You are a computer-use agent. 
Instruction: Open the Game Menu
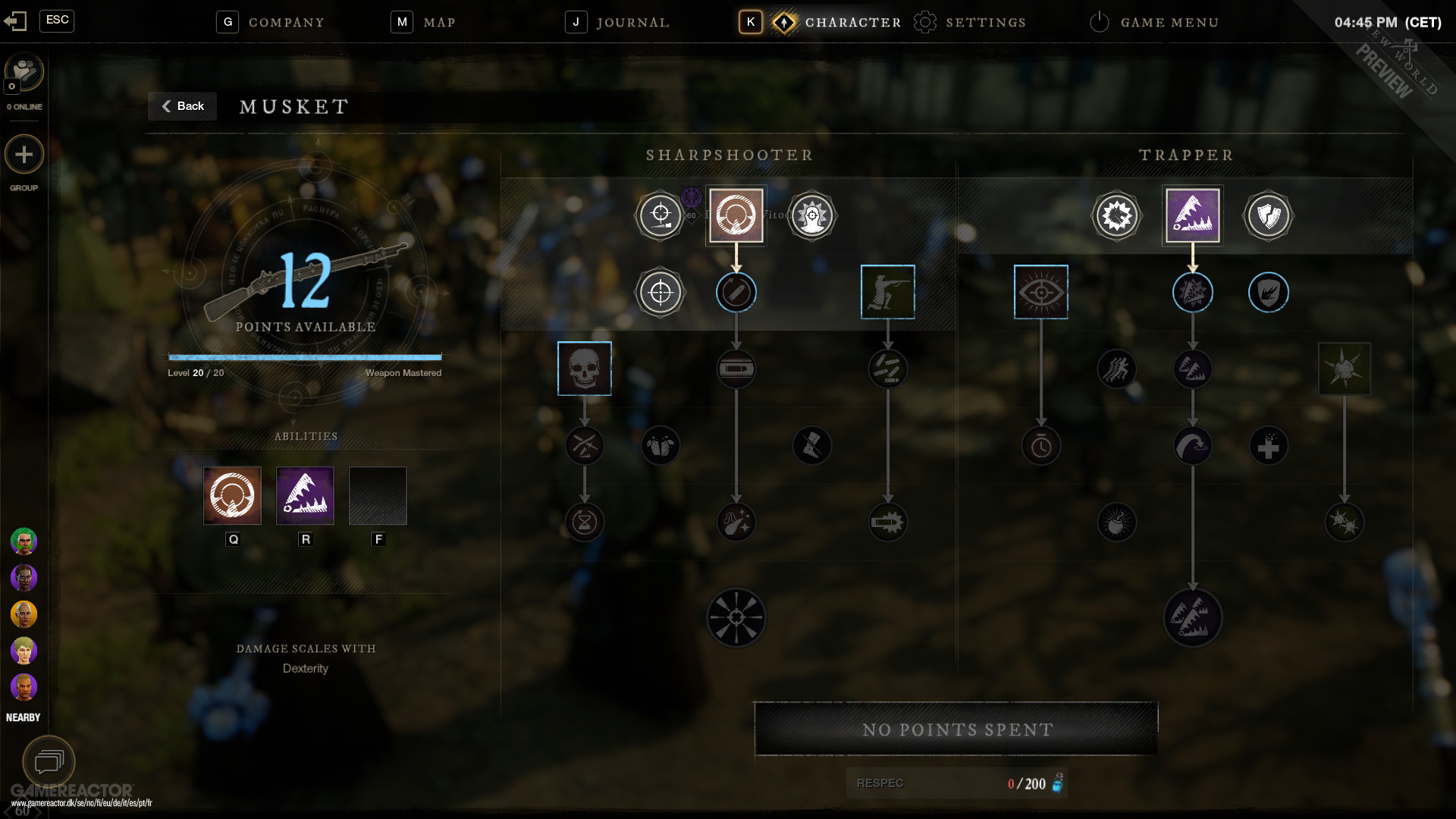click(x=1169, y=23)
